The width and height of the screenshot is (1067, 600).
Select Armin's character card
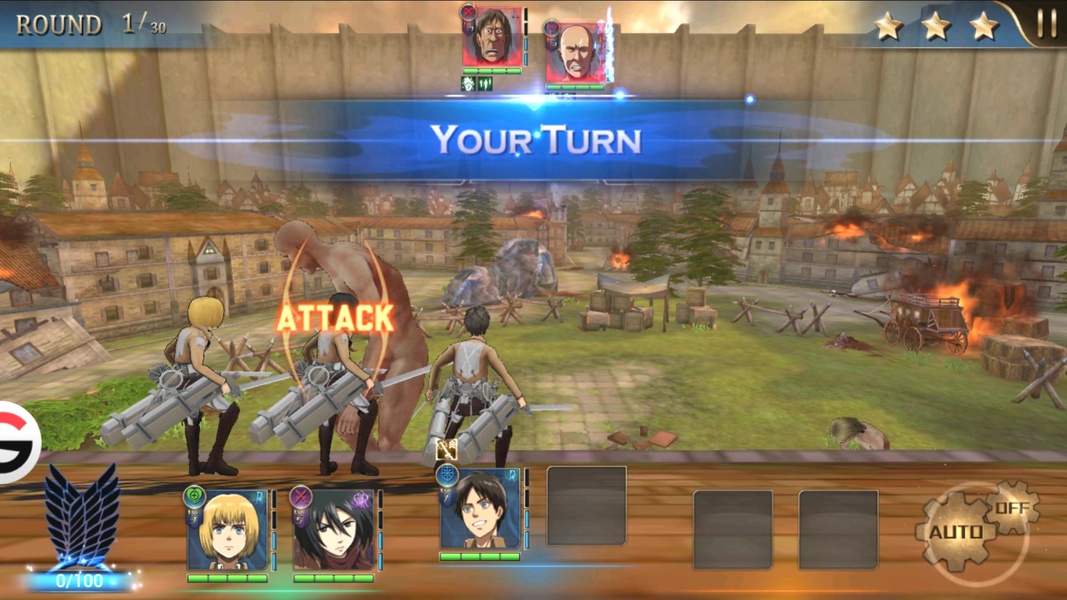[228, 532]
